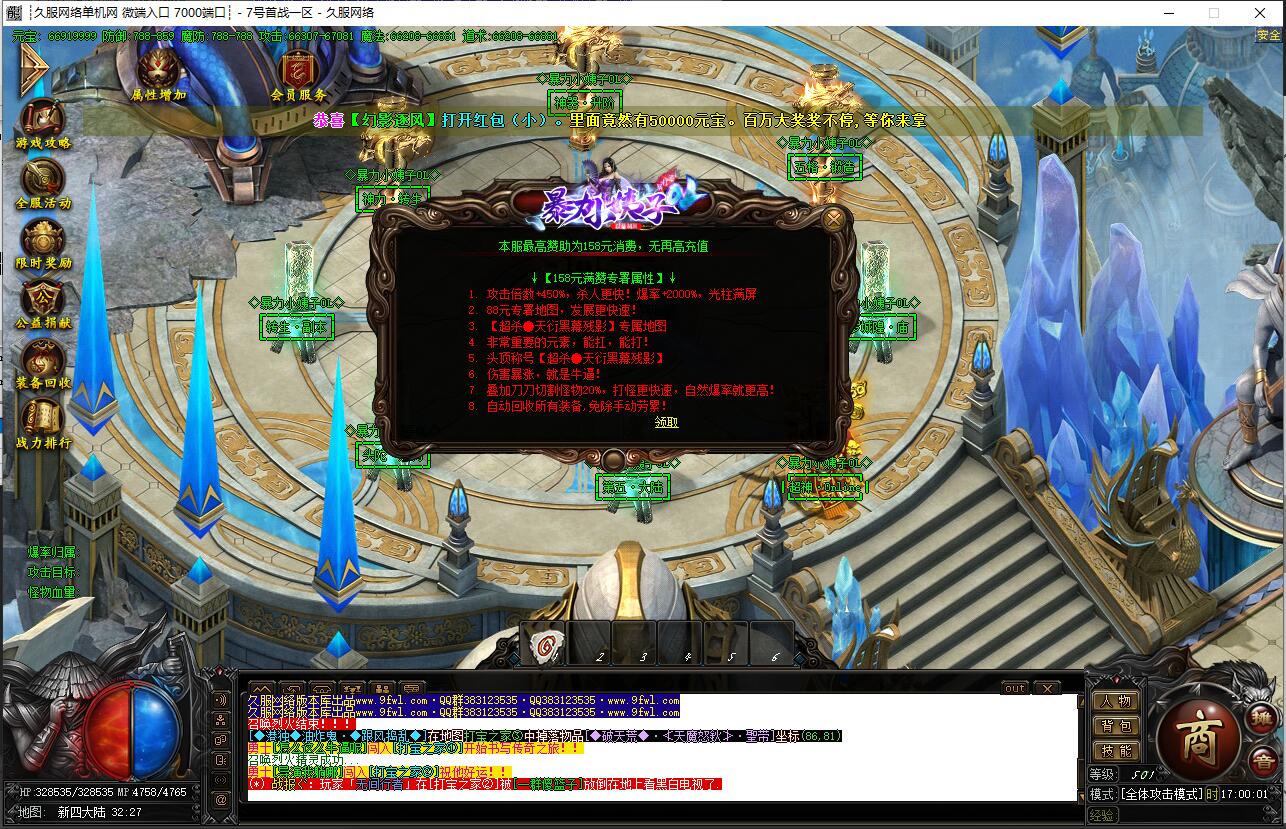This screenshot has height=829, width=1286.
Task: Open the 人物 character panel
Action: tap(1115, 701)
